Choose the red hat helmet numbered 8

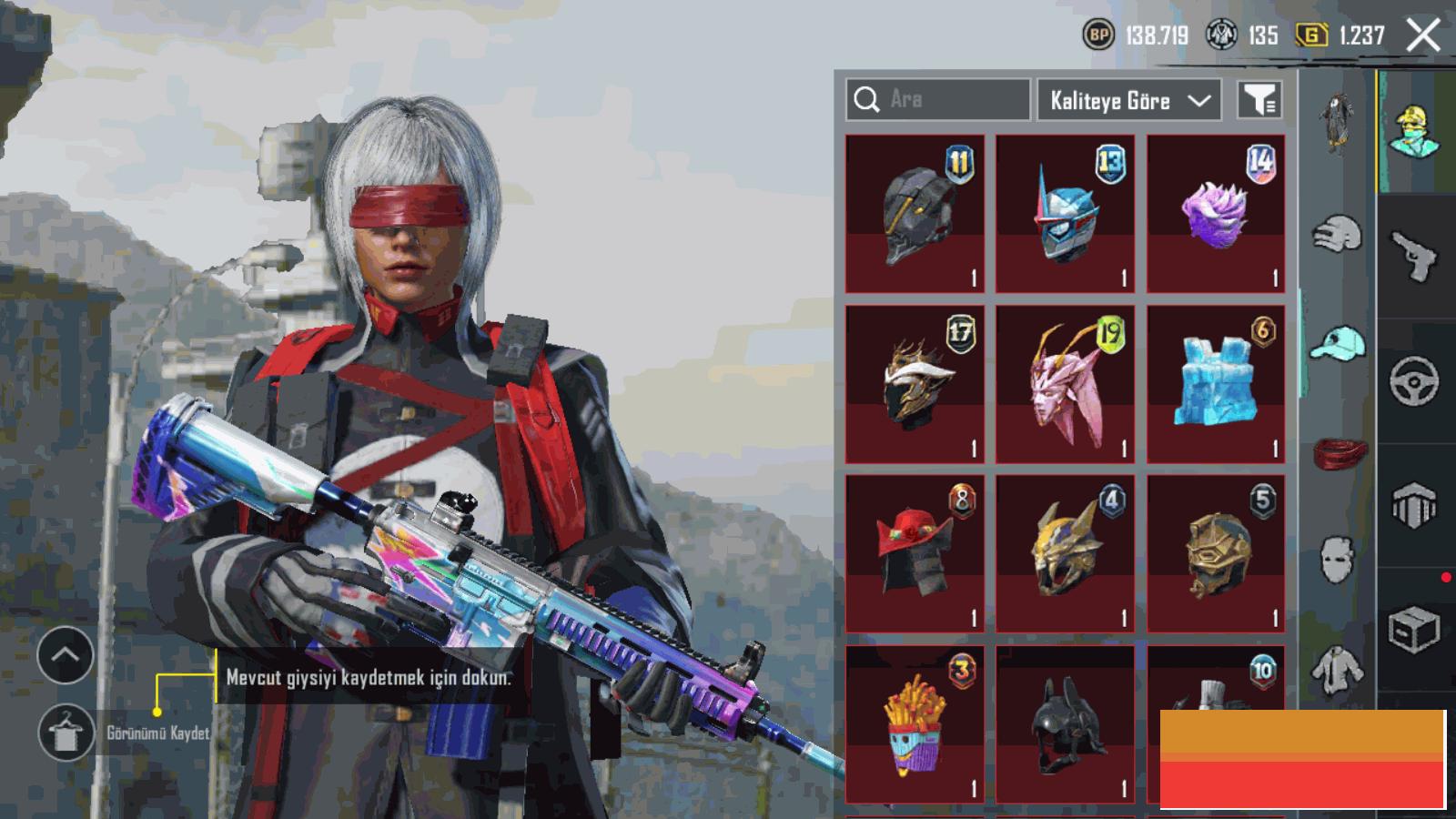point(915,553)
